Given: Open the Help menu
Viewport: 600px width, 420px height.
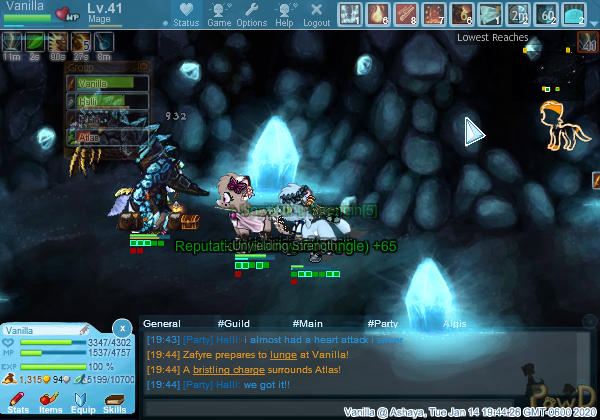Looking at the screenshot, I should click(284, 14).
